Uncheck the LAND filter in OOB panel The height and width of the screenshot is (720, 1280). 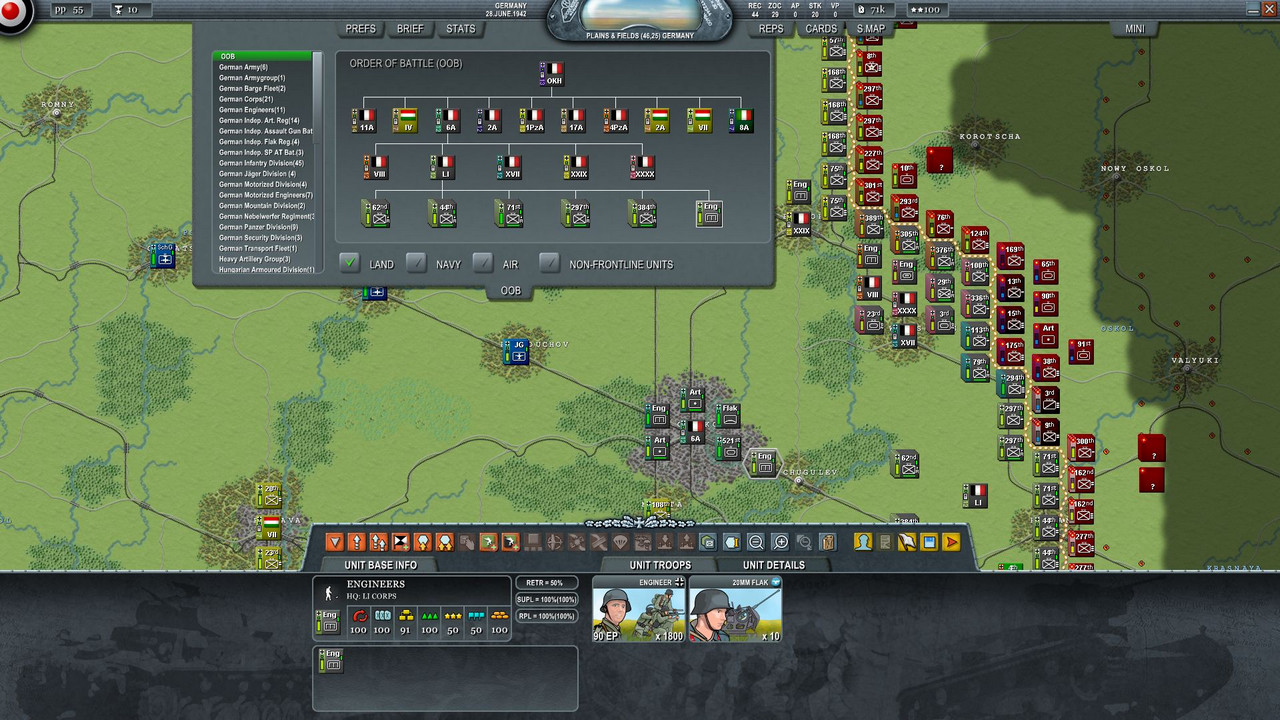pos(350,264)
